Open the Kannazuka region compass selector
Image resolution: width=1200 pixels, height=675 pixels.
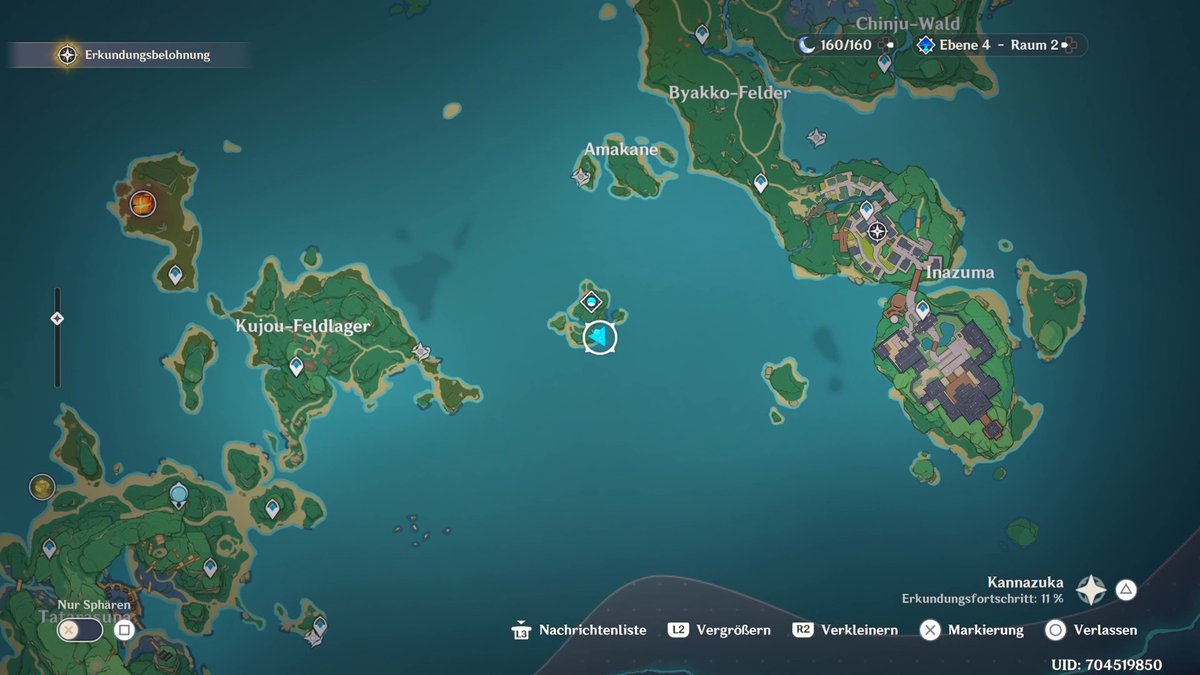point(1091,590)
